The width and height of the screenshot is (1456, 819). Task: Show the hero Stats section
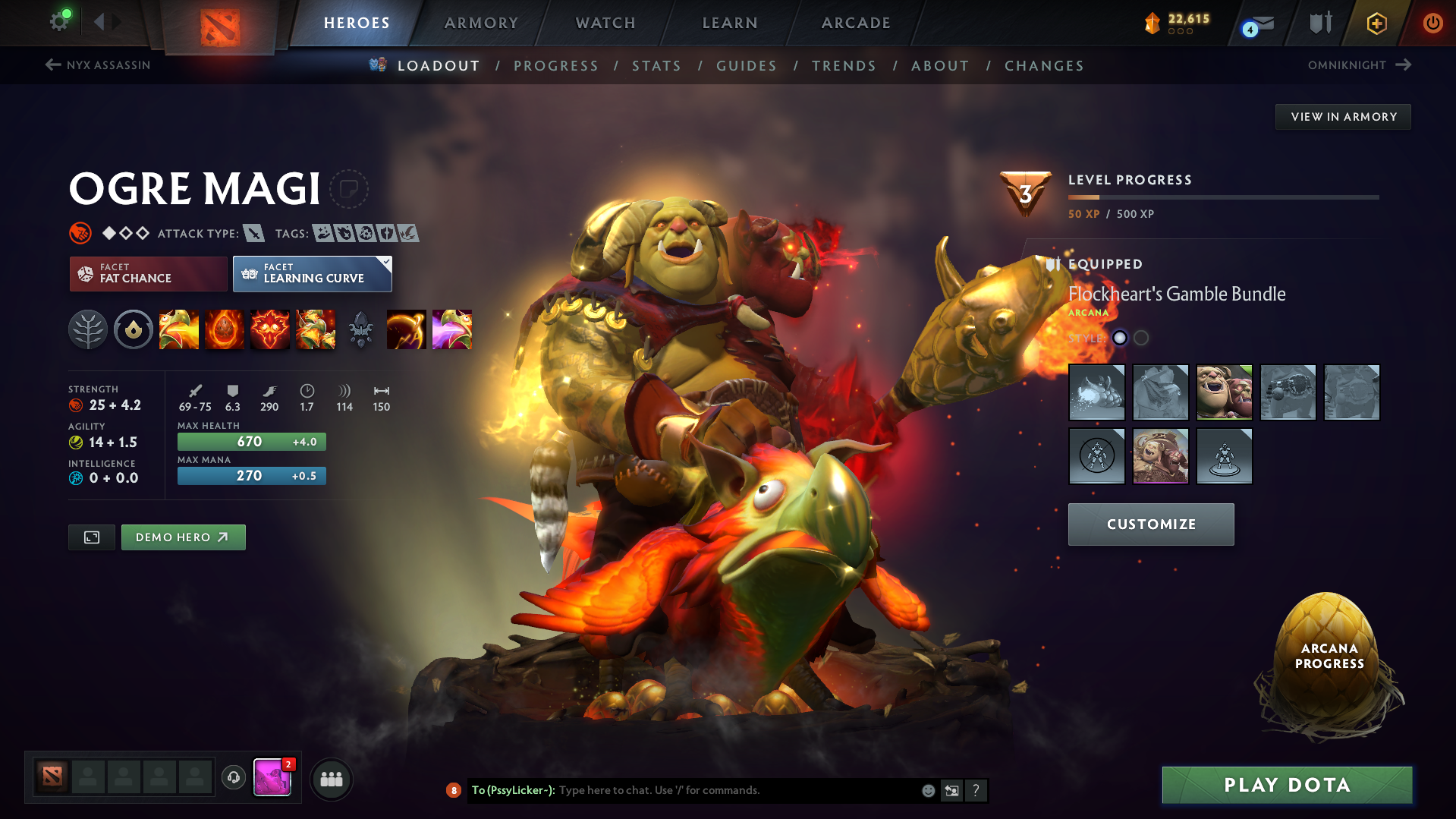coord(656,66)
